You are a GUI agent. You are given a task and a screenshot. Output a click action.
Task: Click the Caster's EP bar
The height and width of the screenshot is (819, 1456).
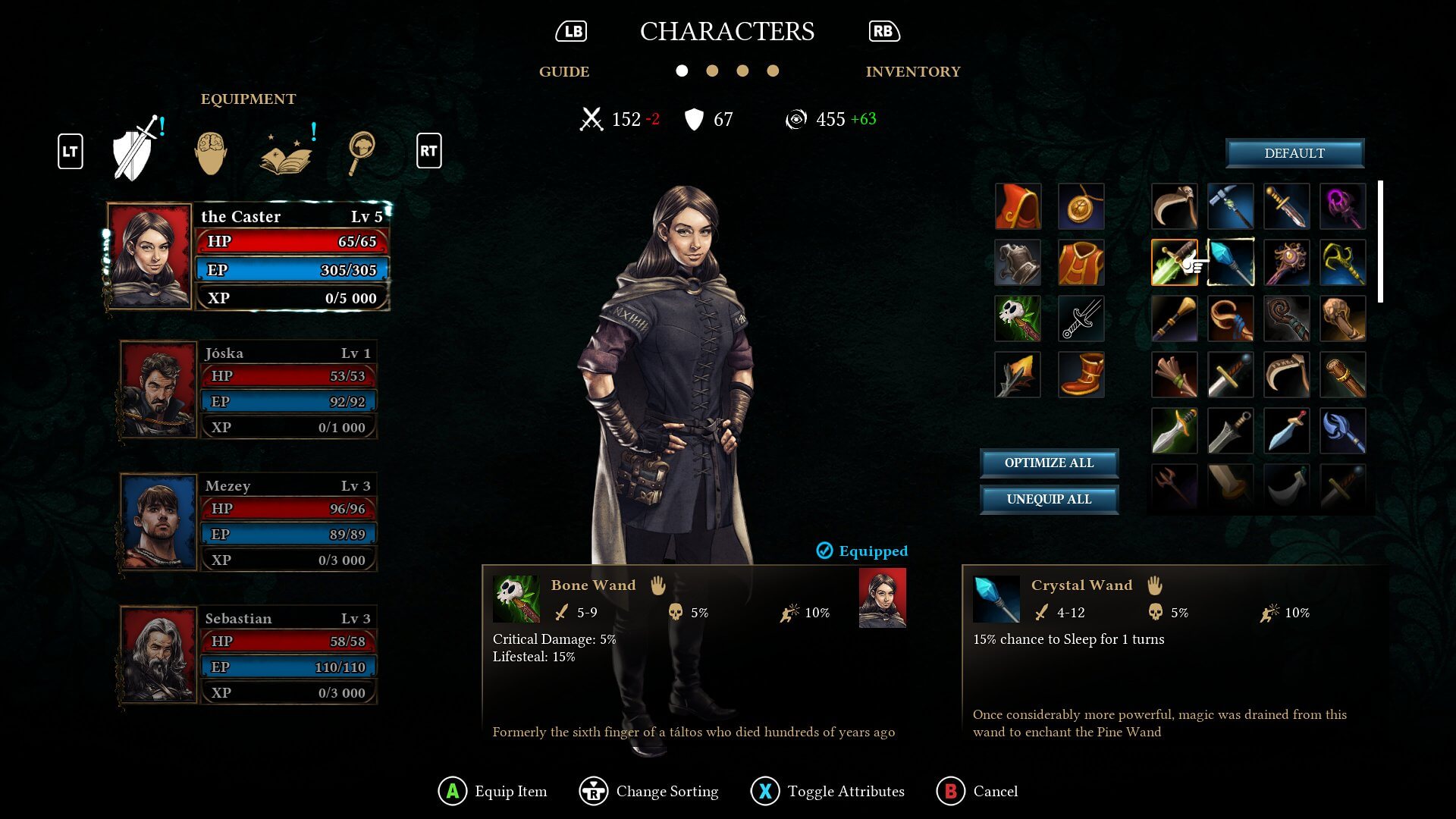(x=292, y=270)
